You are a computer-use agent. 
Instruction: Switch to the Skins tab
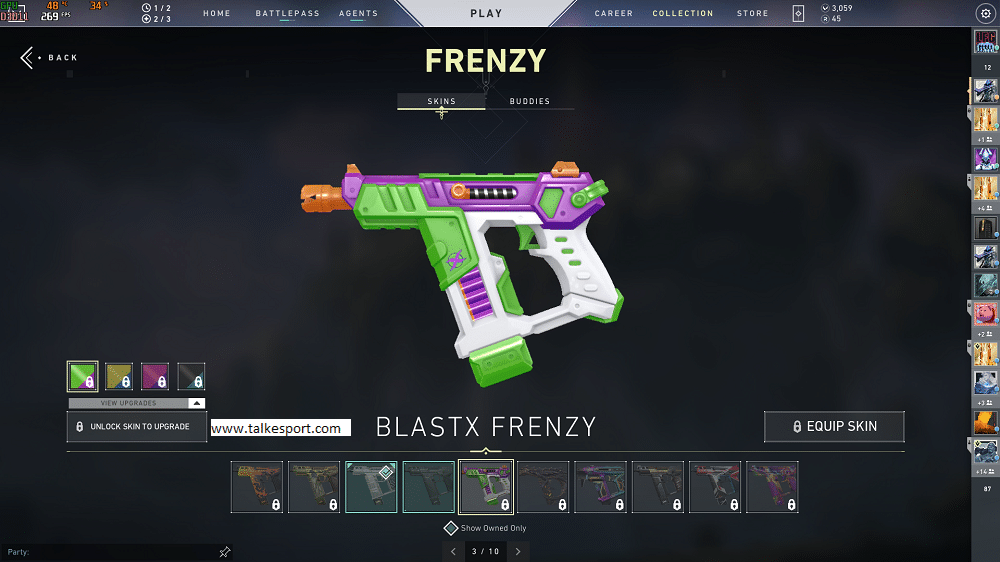(x=441, y=101)
